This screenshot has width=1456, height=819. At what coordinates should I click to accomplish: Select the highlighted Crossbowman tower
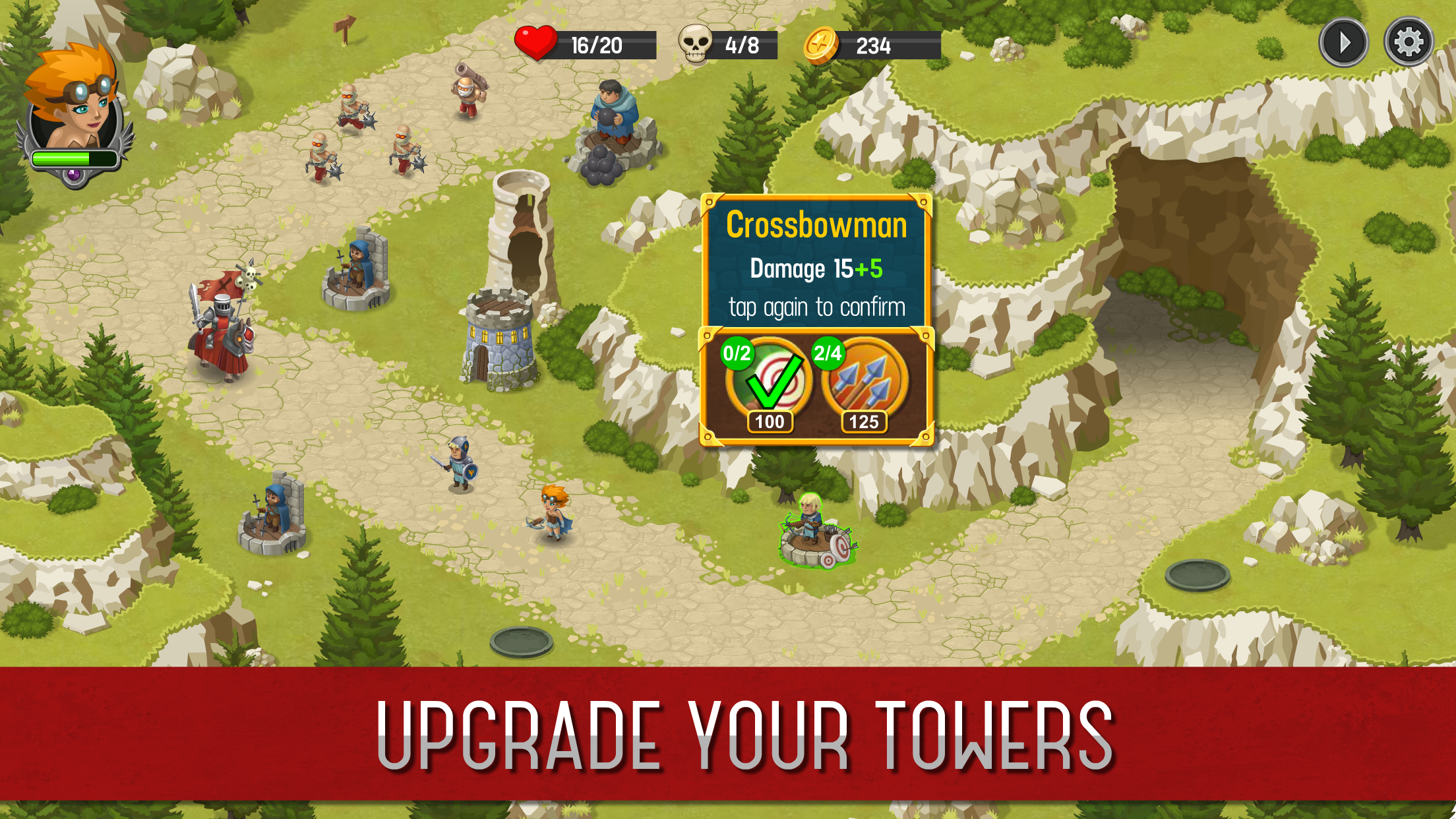810,534
